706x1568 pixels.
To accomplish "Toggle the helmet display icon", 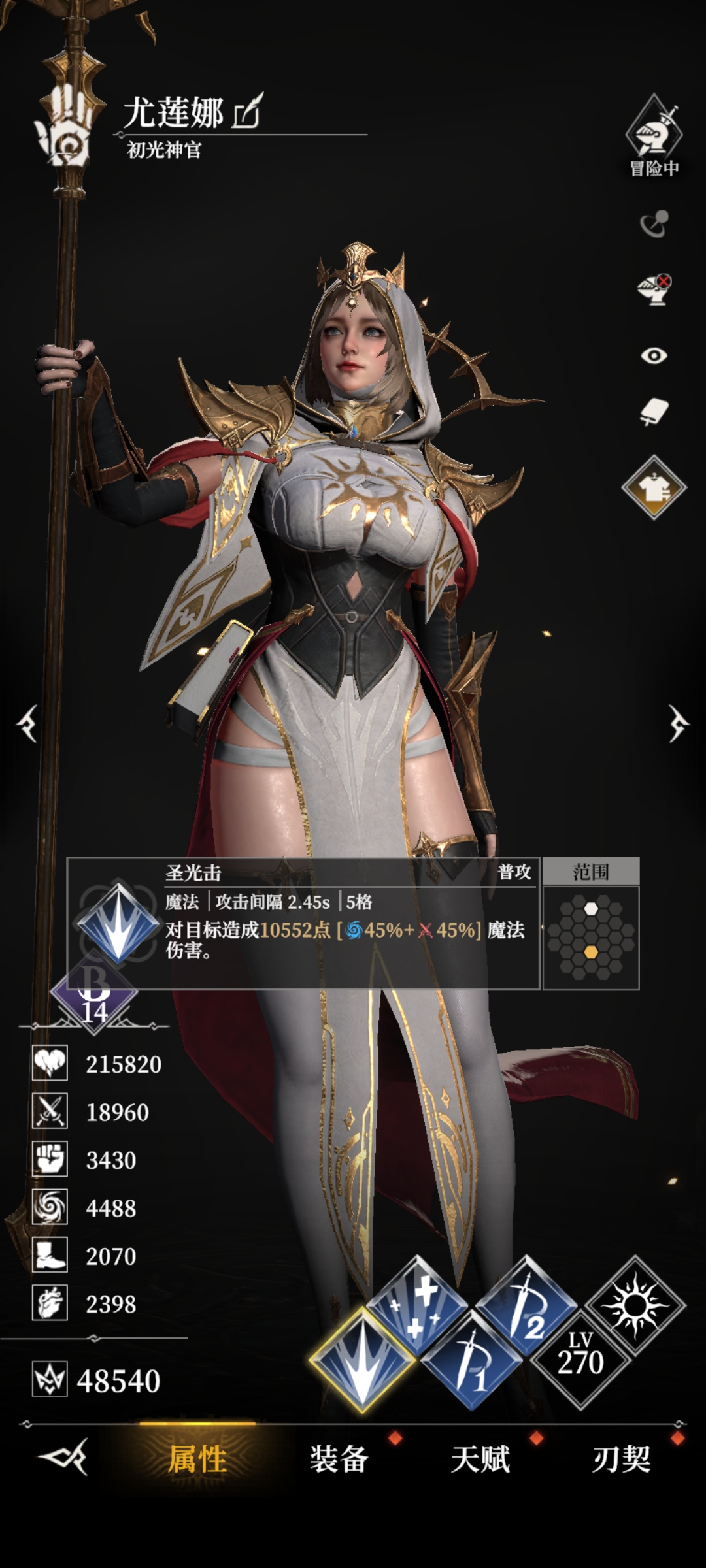I will (654, 289).
